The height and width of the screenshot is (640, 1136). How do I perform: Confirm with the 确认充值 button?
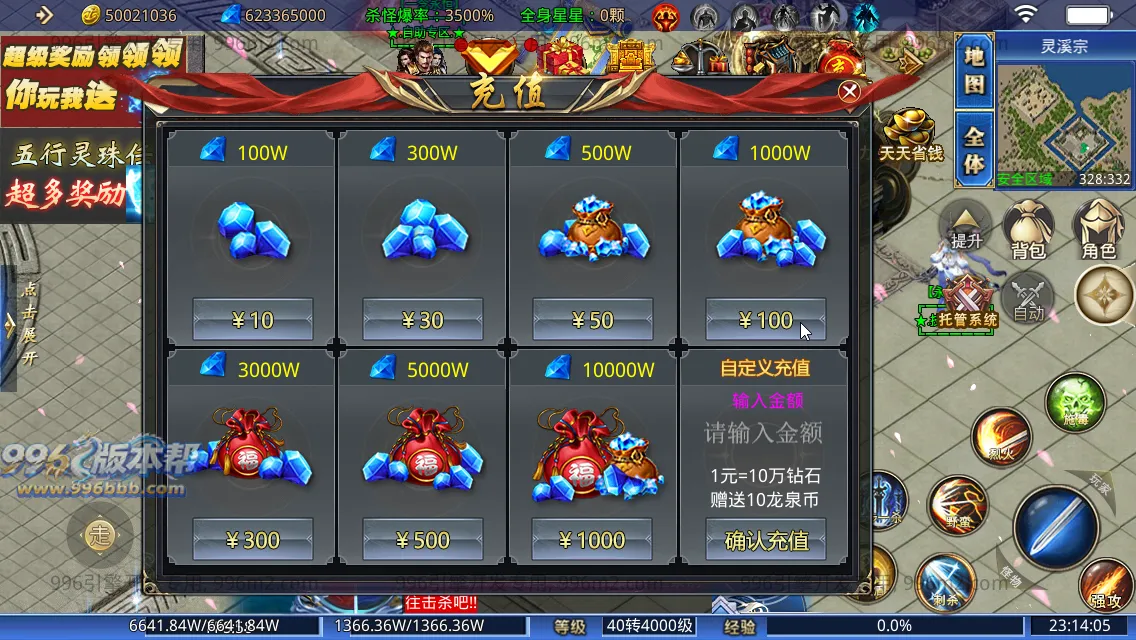(x=765, y=540)
